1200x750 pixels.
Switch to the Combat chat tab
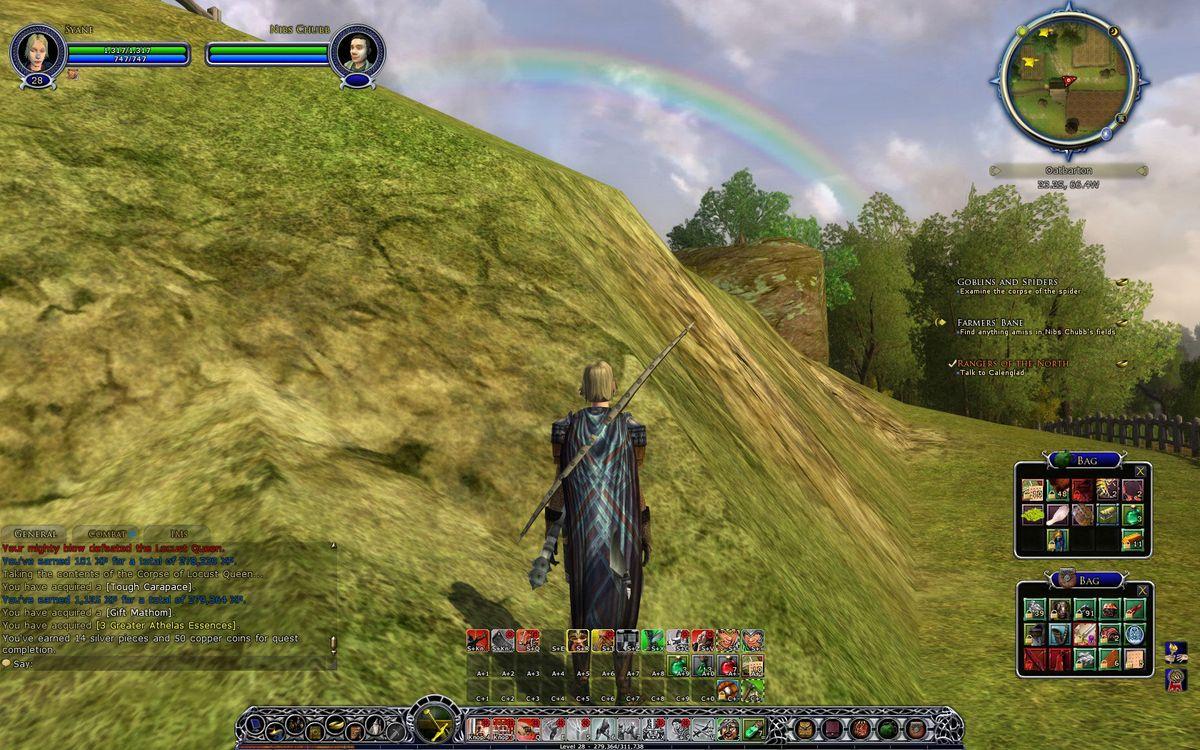pyautogui.click(x=107, y=534)
